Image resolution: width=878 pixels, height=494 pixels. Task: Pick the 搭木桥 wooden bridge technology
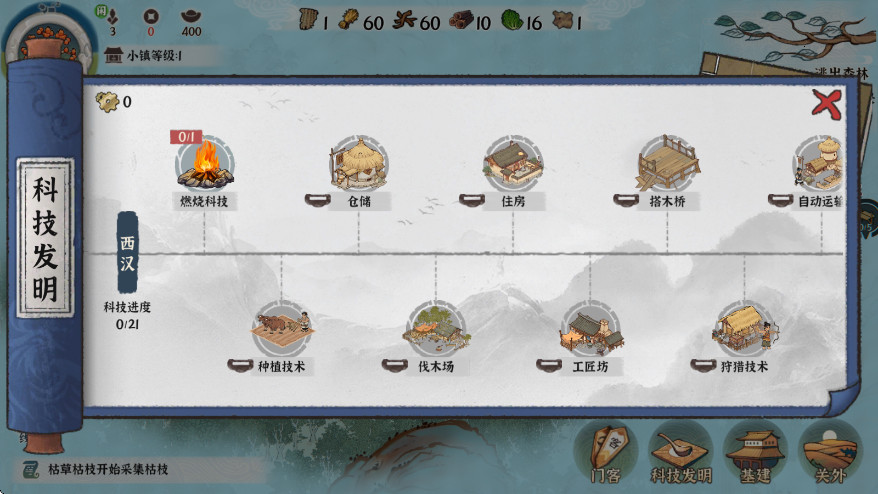667,163
